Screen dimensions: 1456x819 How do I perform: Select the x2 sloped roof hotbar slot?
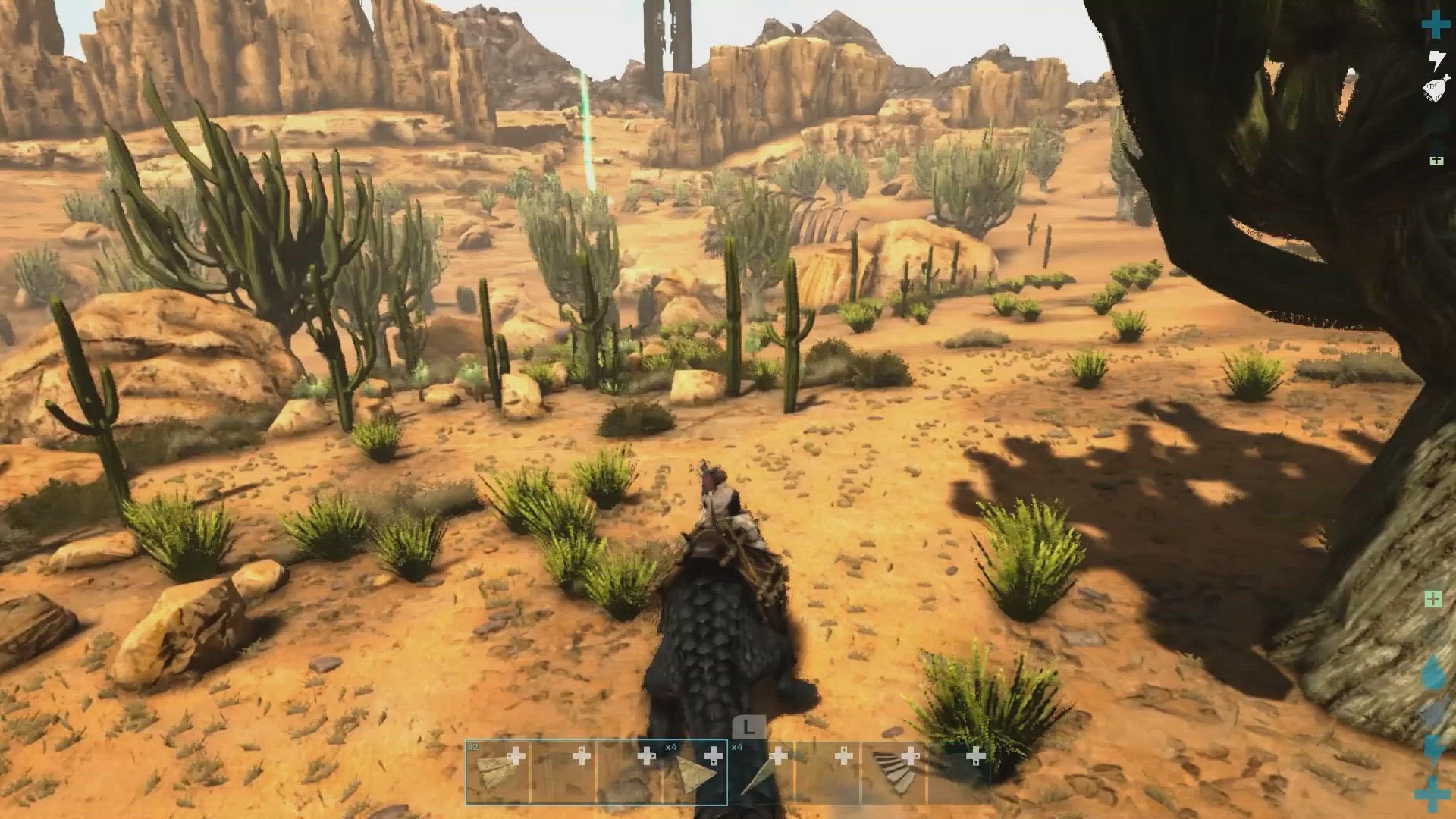pyautogui.click(x=497, y=772)
